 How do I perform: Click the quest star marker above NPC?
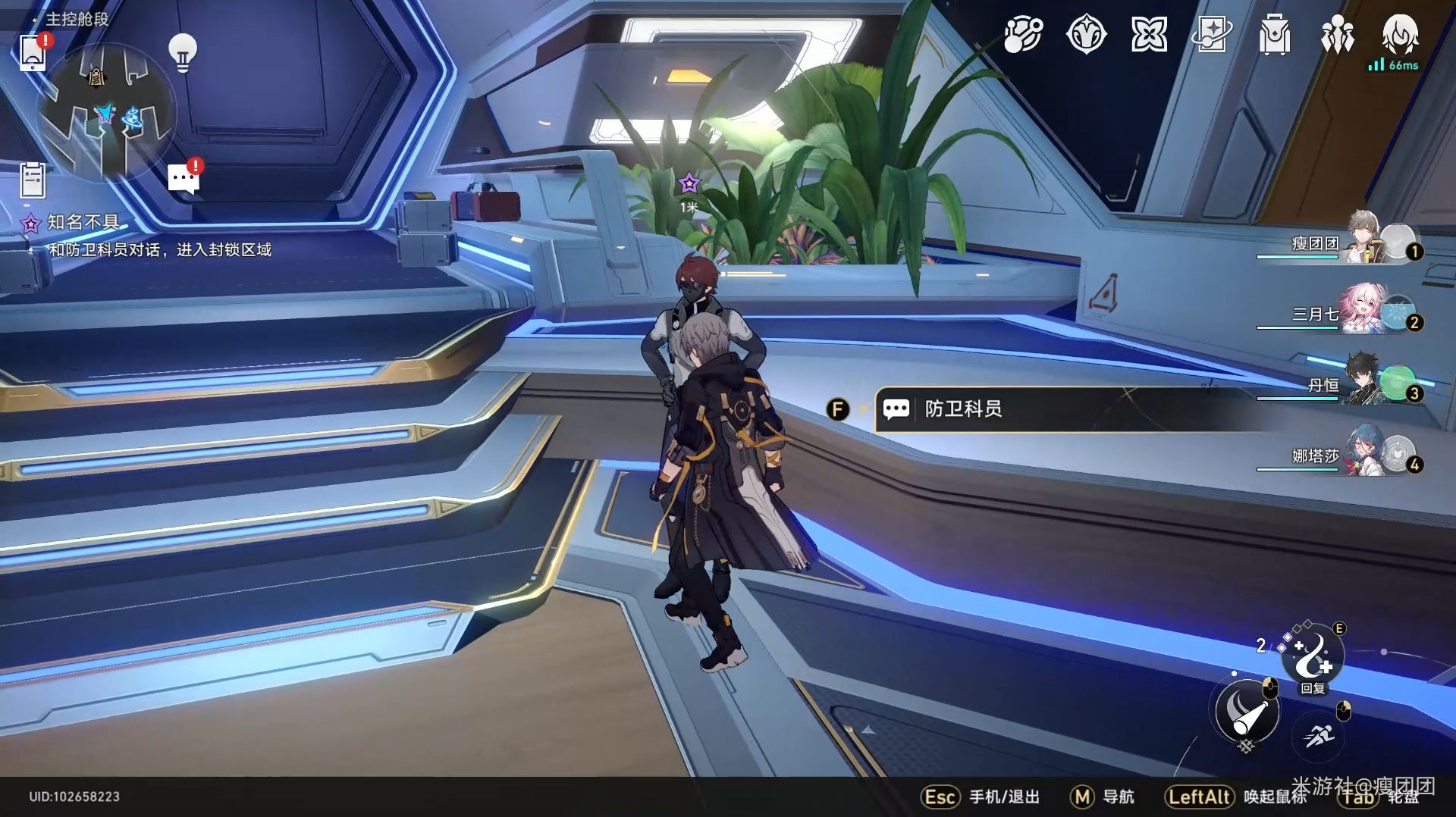pos(689,183)
